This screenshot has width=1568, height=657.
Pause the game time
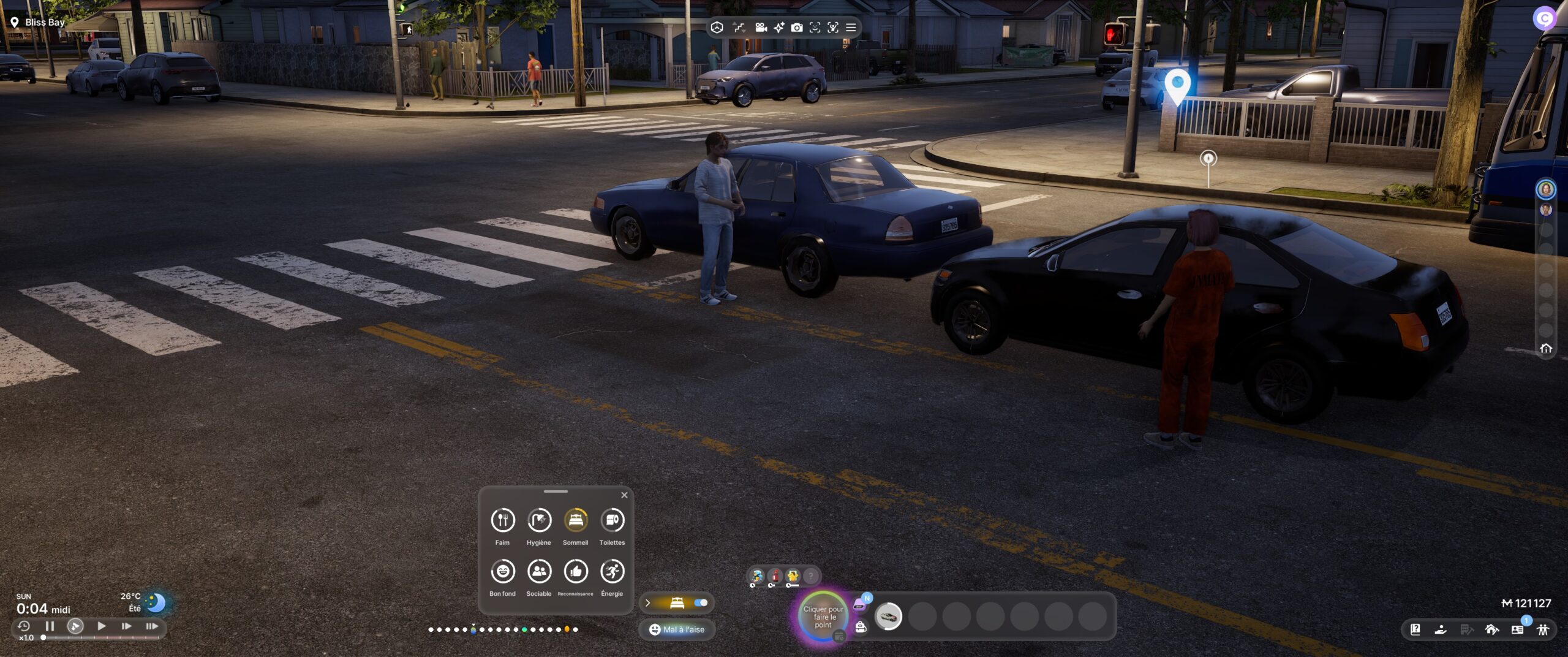coord(50,626)
